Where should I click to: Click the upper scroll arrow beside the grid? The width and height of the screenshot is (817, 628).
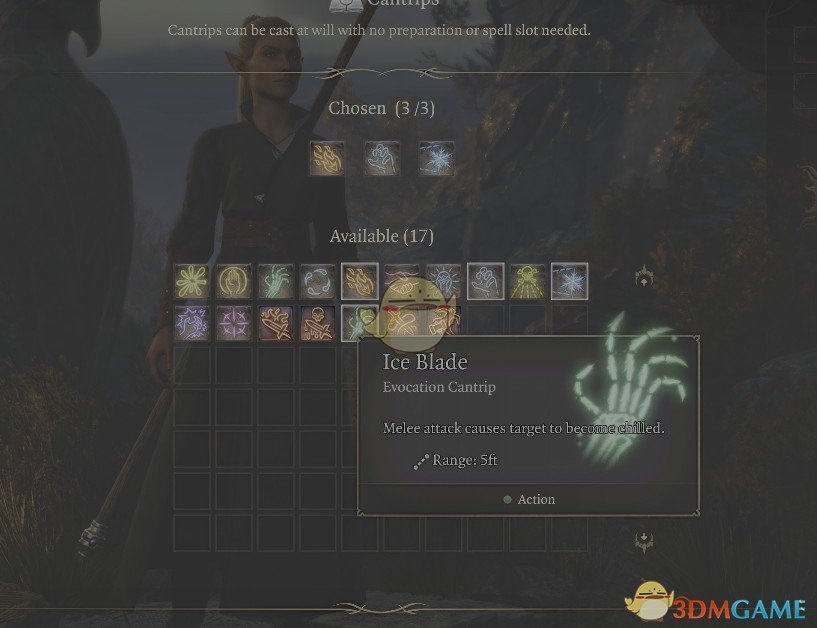click(644, 280)
